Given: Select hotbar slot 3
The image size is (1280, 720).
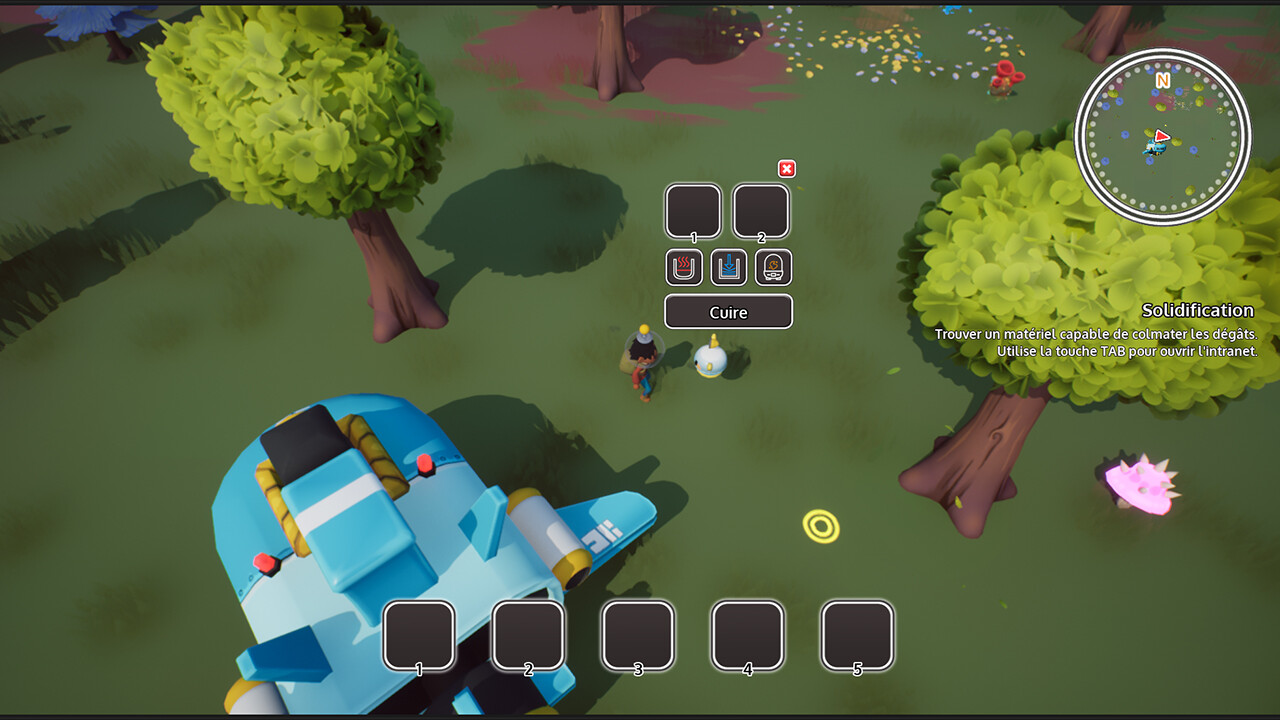Looking at the screenshot, I should (x=639, y=634).
